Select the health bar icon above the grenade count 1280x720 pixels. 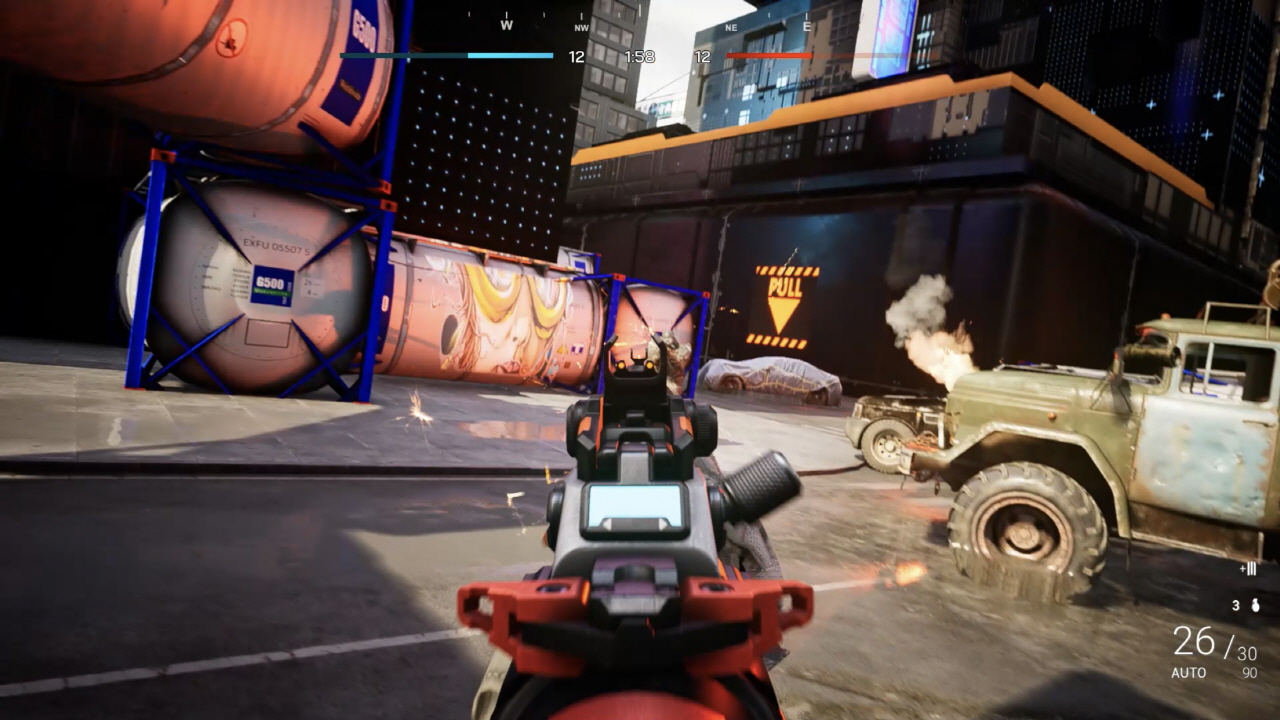pyautogui.click(x=1250, y=568)
